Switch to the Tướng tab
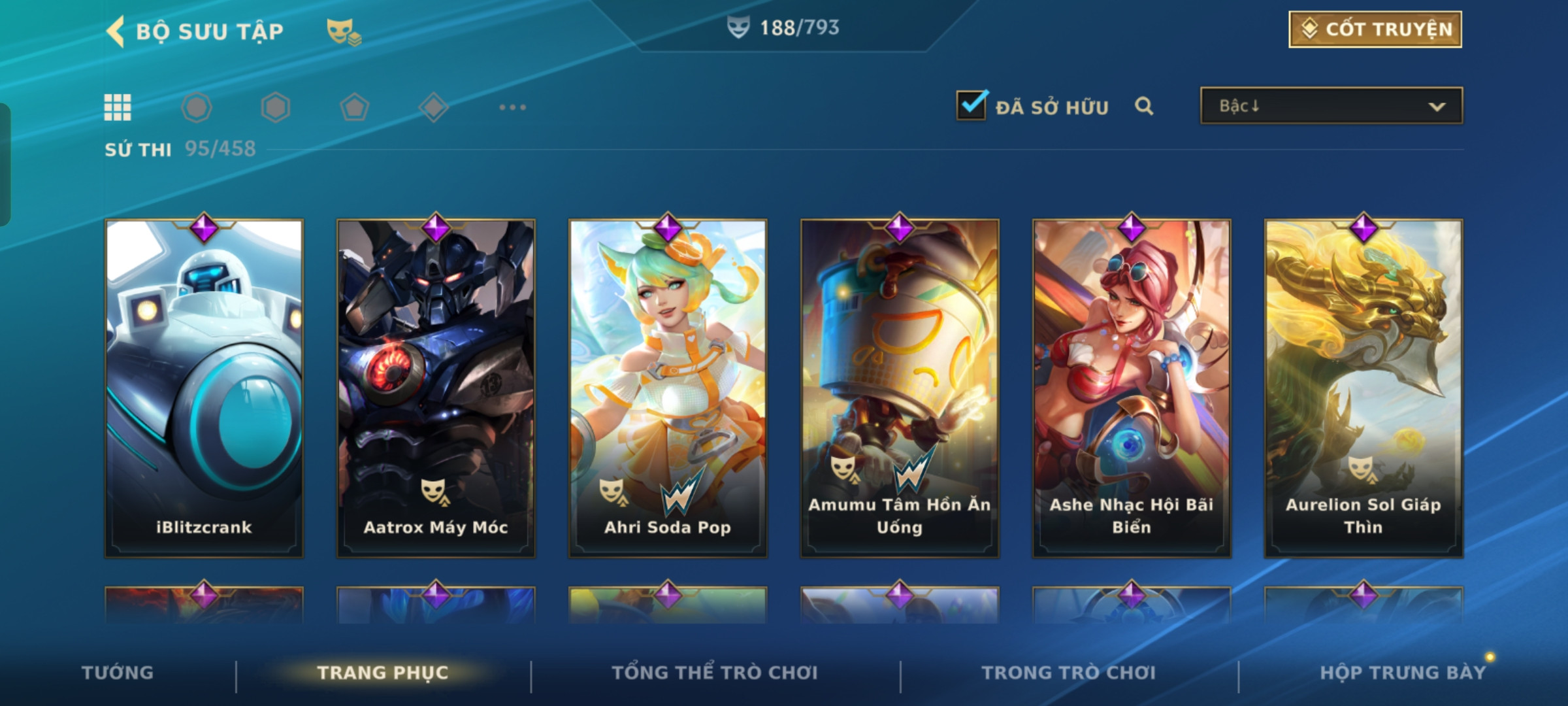Viewport: 1568px width, 706px height. coord(118,673)
